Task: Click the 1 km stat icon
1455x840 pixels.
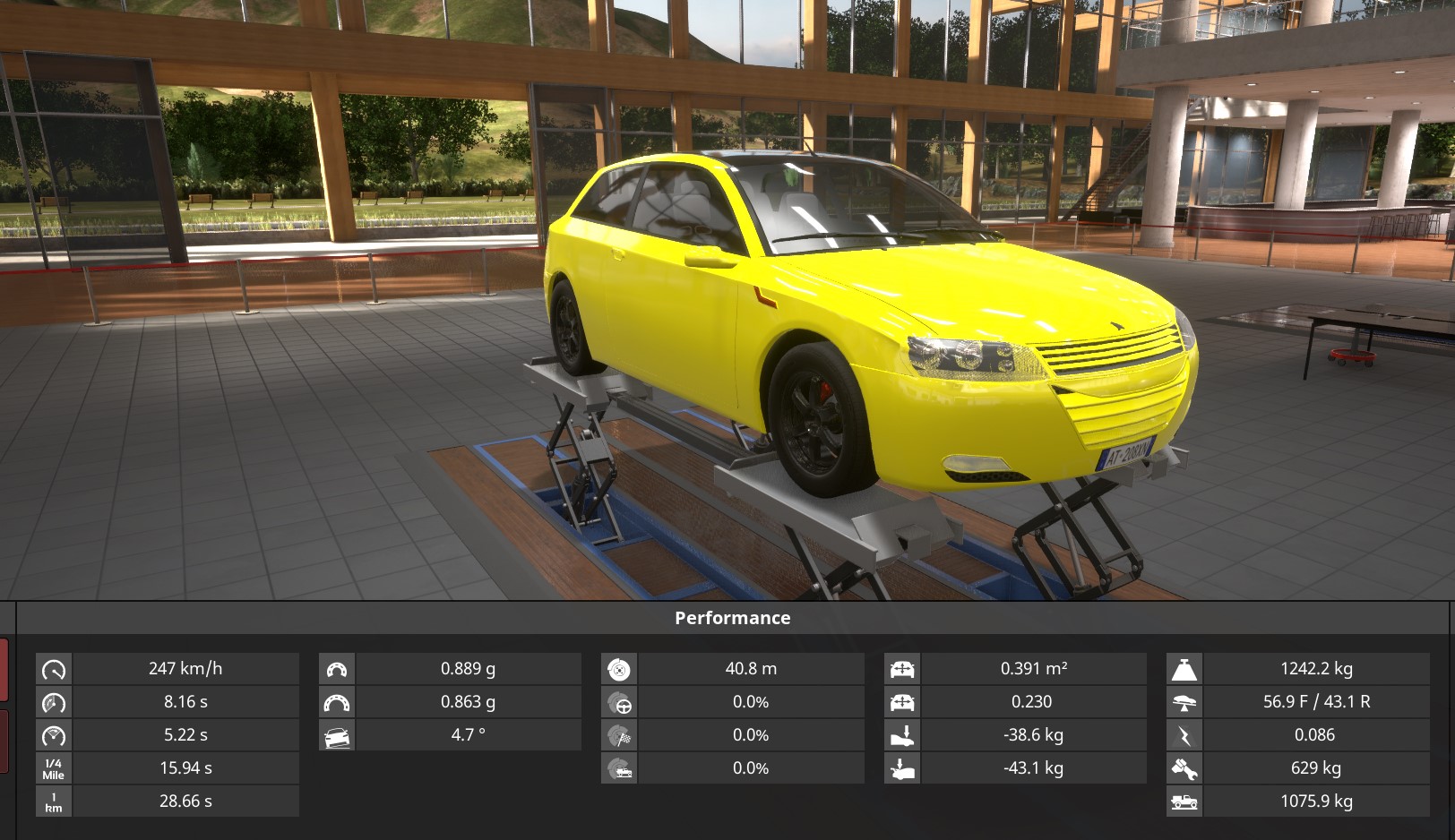Action: click(54, 801)
